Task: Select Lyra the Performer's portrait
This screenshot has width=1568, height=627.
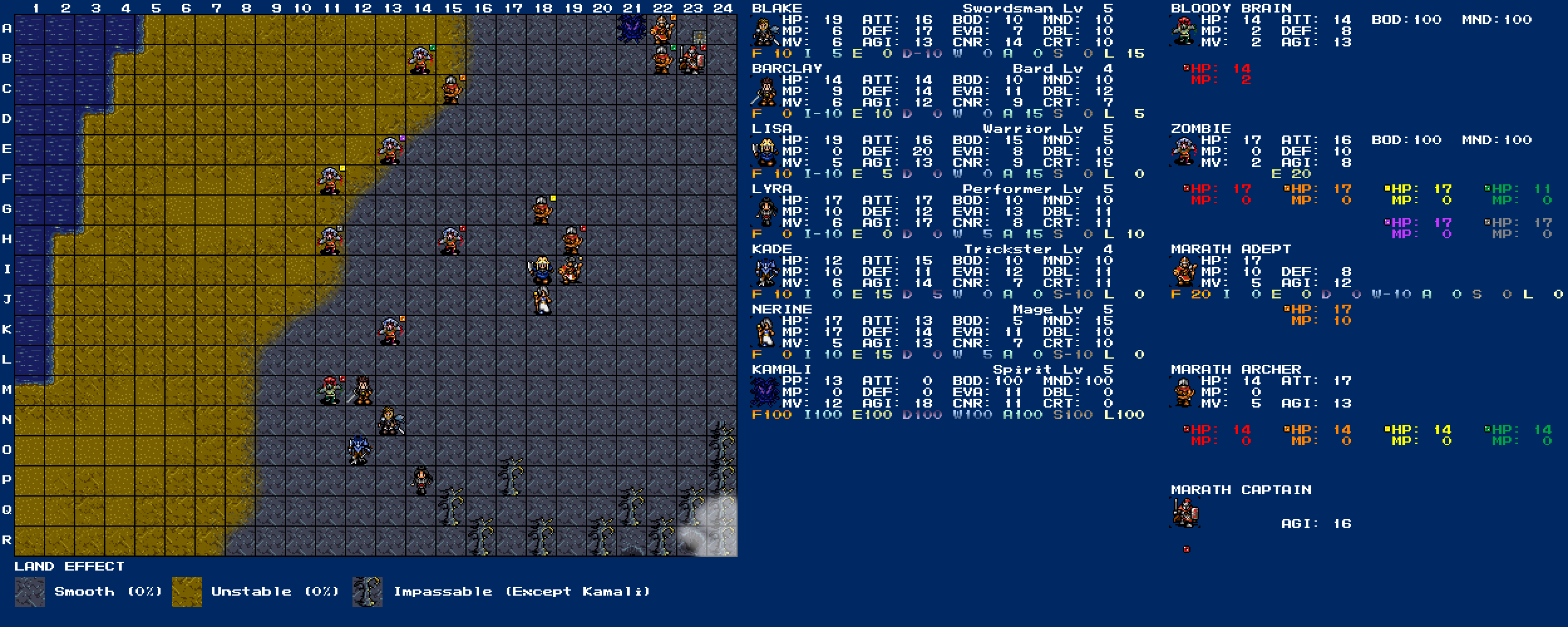Action: point(765,212)
